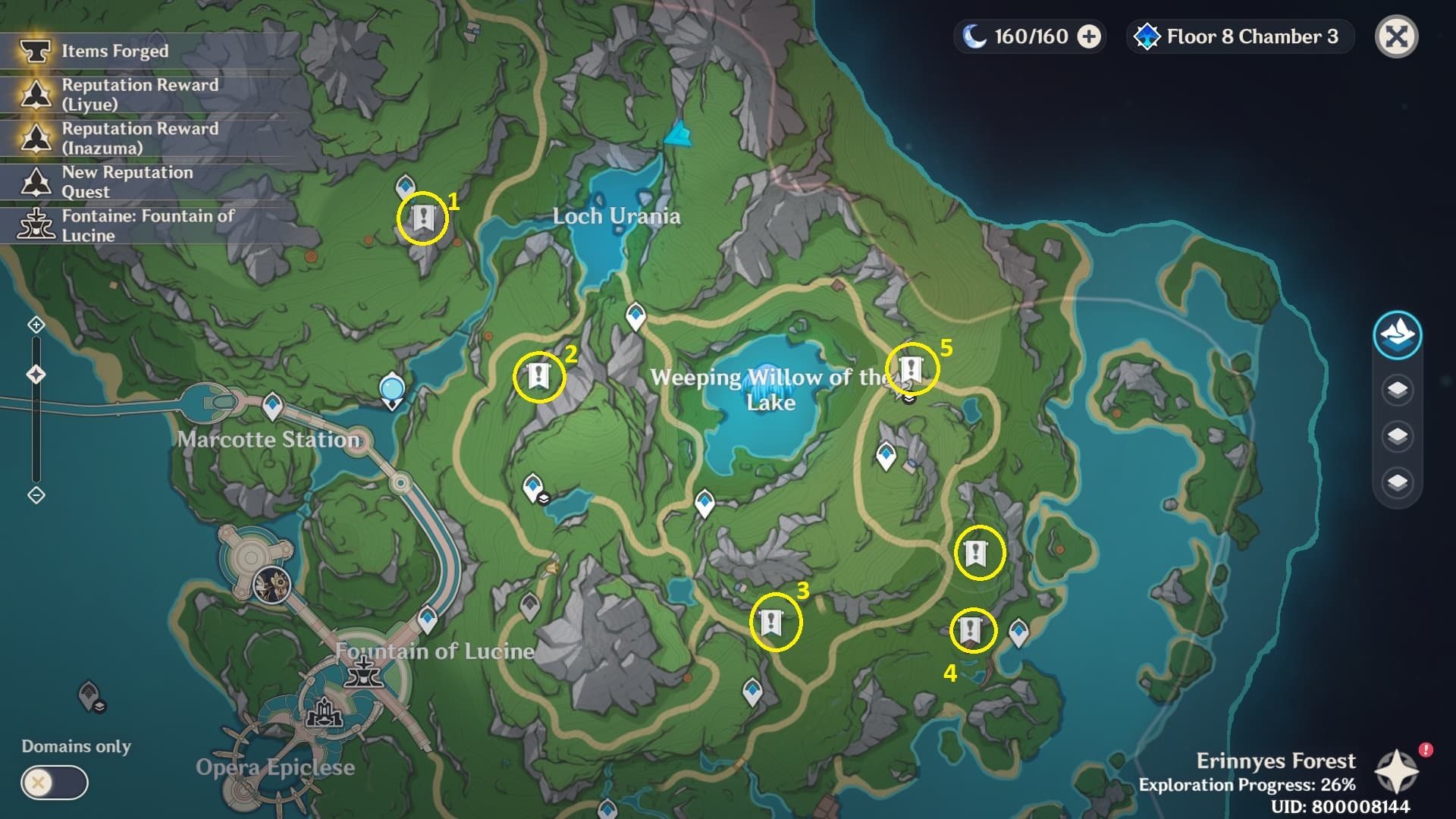Select the Items Forged notification
The height and width of the screenshot is (819, 1456).
pyautogui.click(x=114, y=51)
